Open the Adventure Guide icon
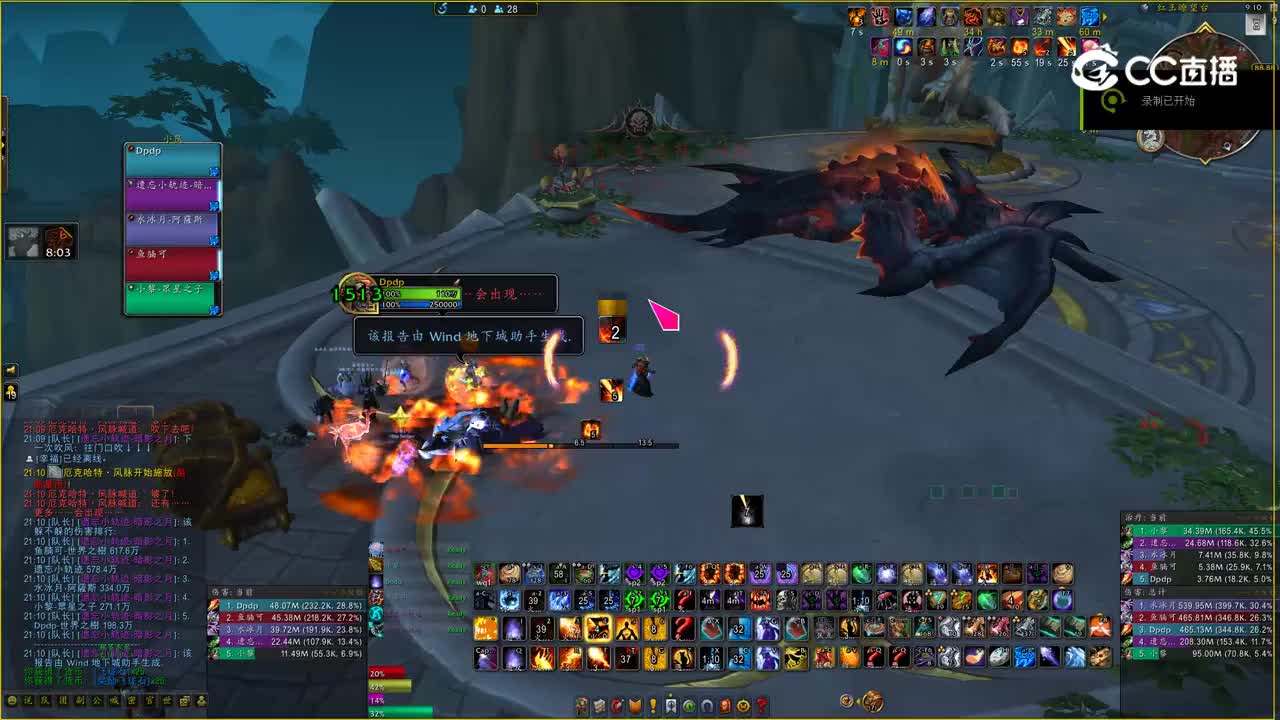This screenshot has width=1280, height=720. coord(724,705)
